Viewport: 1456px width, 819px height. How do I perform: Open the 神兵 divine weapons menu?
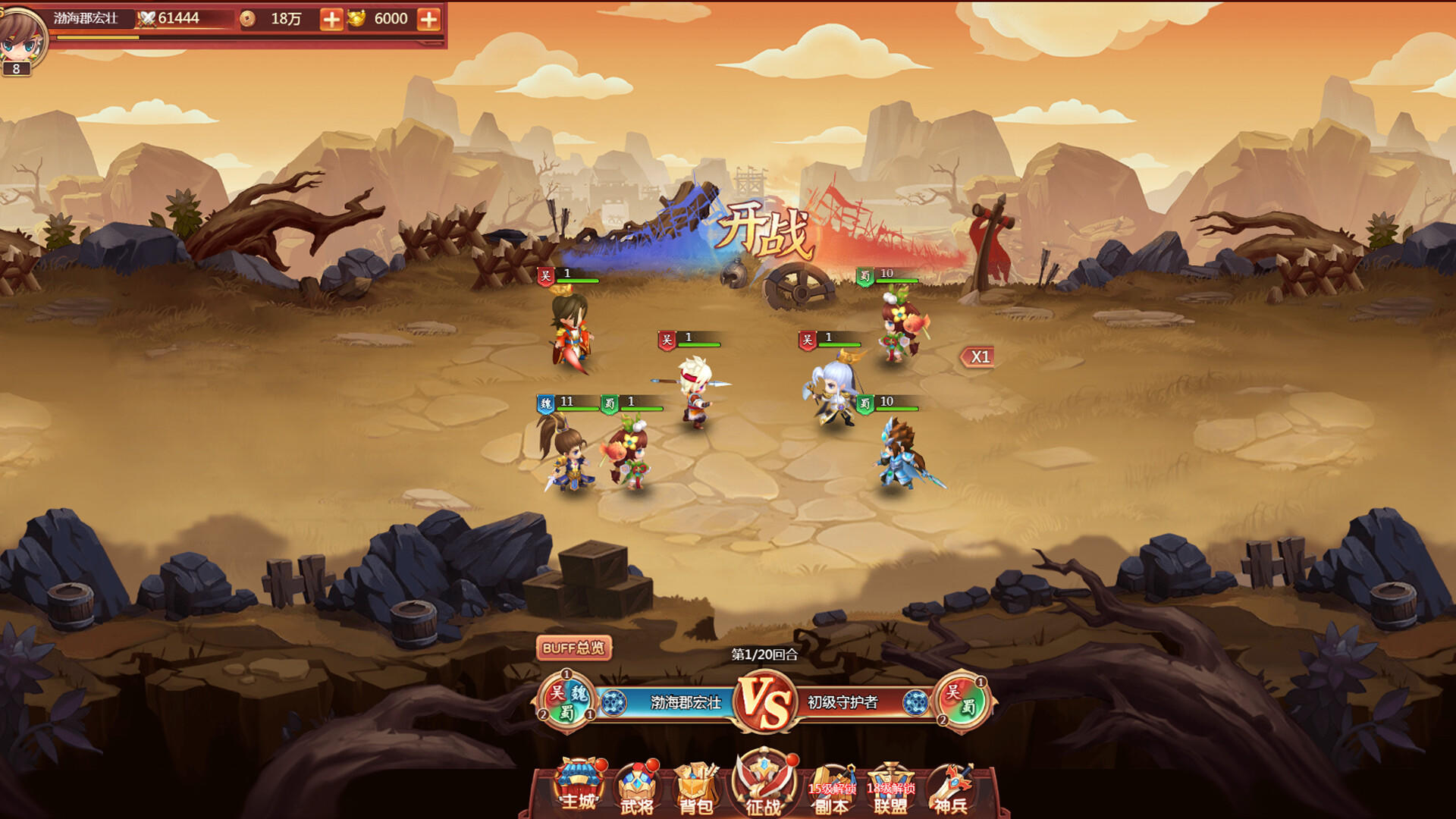pos(951,790)
